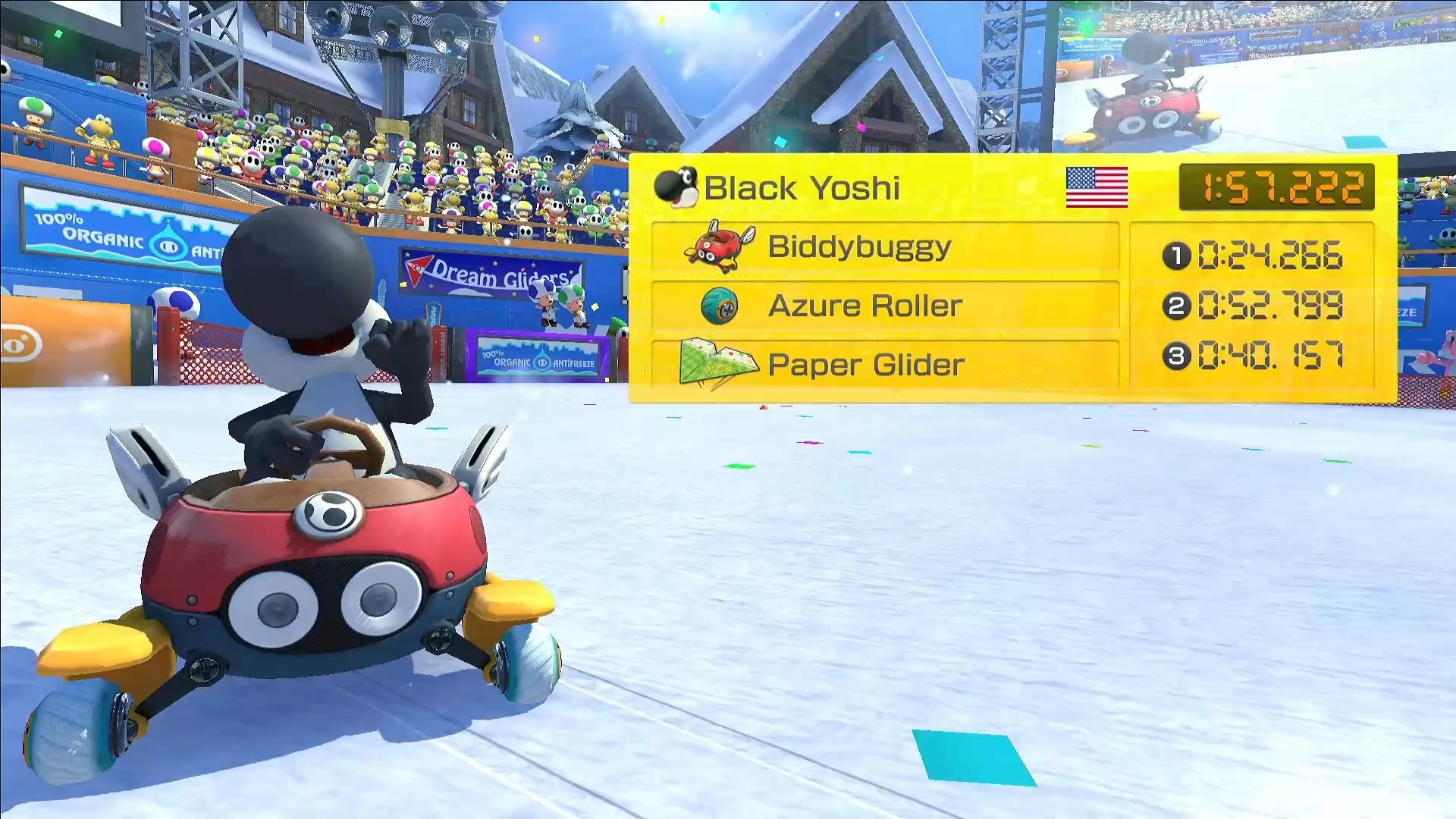Select the Paper Glider row

coord(885,365)
